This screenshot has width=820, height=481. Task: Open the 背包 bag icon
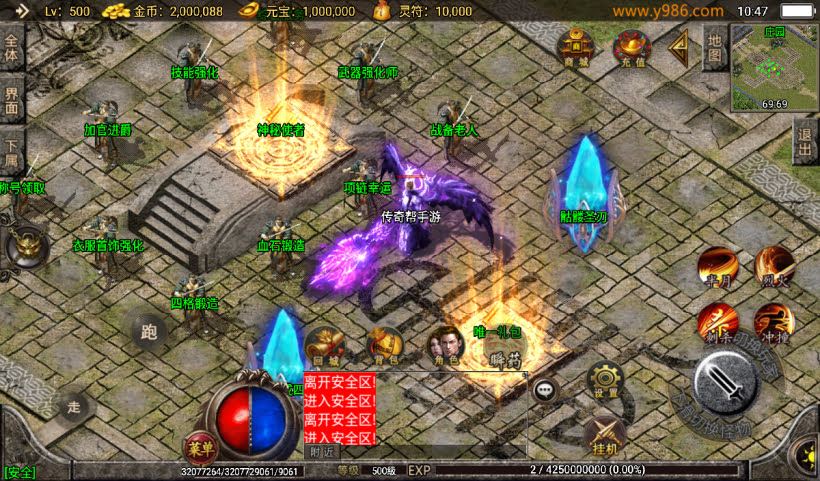click(383, 346)
